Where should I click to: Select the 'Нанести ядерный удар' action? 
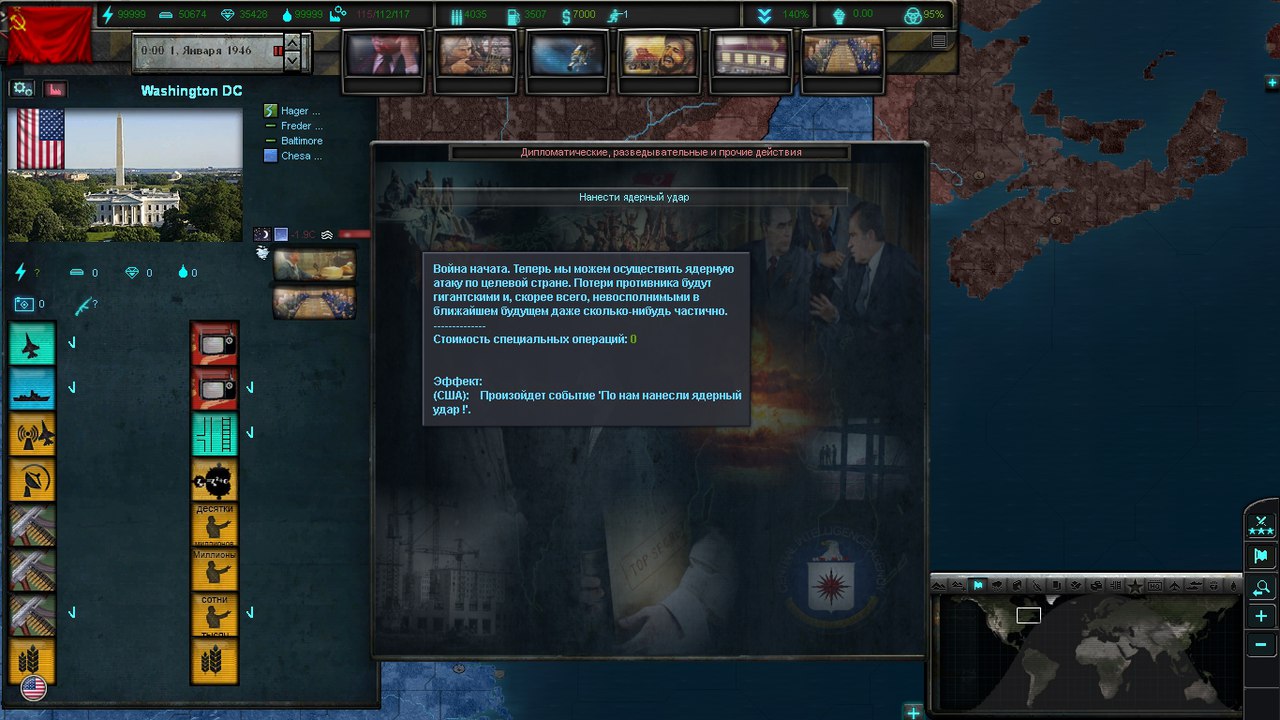[x=633, y=197]
